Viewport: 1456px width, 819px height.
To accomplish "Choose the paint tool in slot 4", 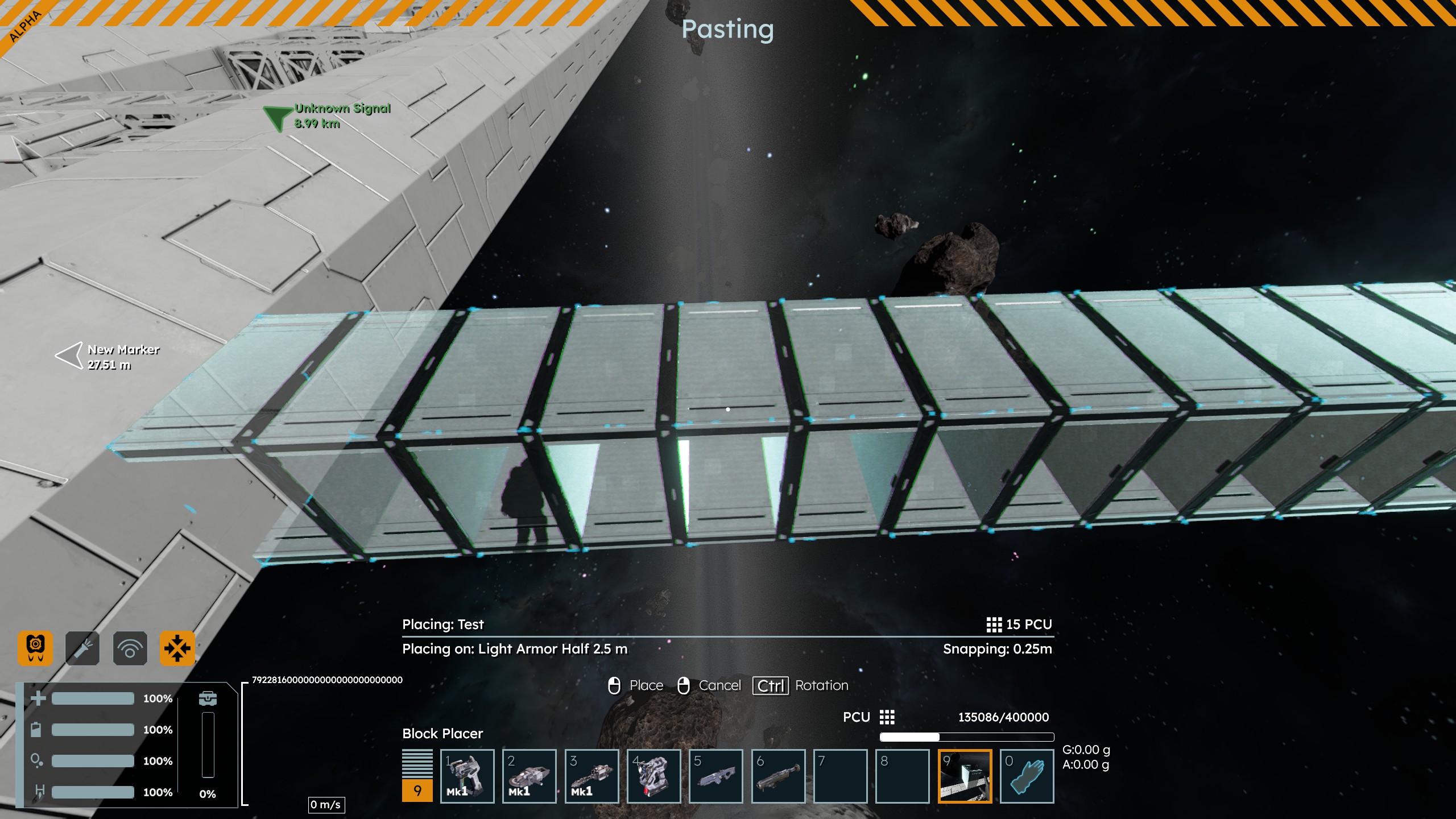I will click(x=653, y=776).
